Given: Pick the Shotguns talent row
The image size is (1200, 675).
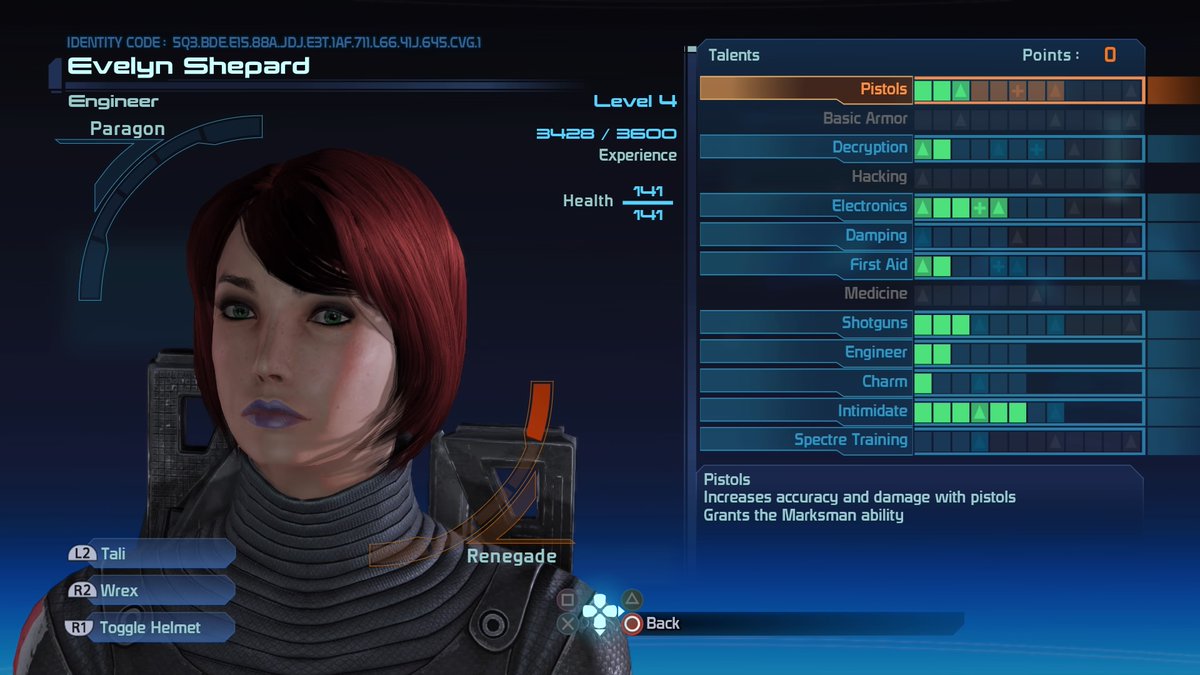Looking at the screenshot, I should tap(874, 323).
